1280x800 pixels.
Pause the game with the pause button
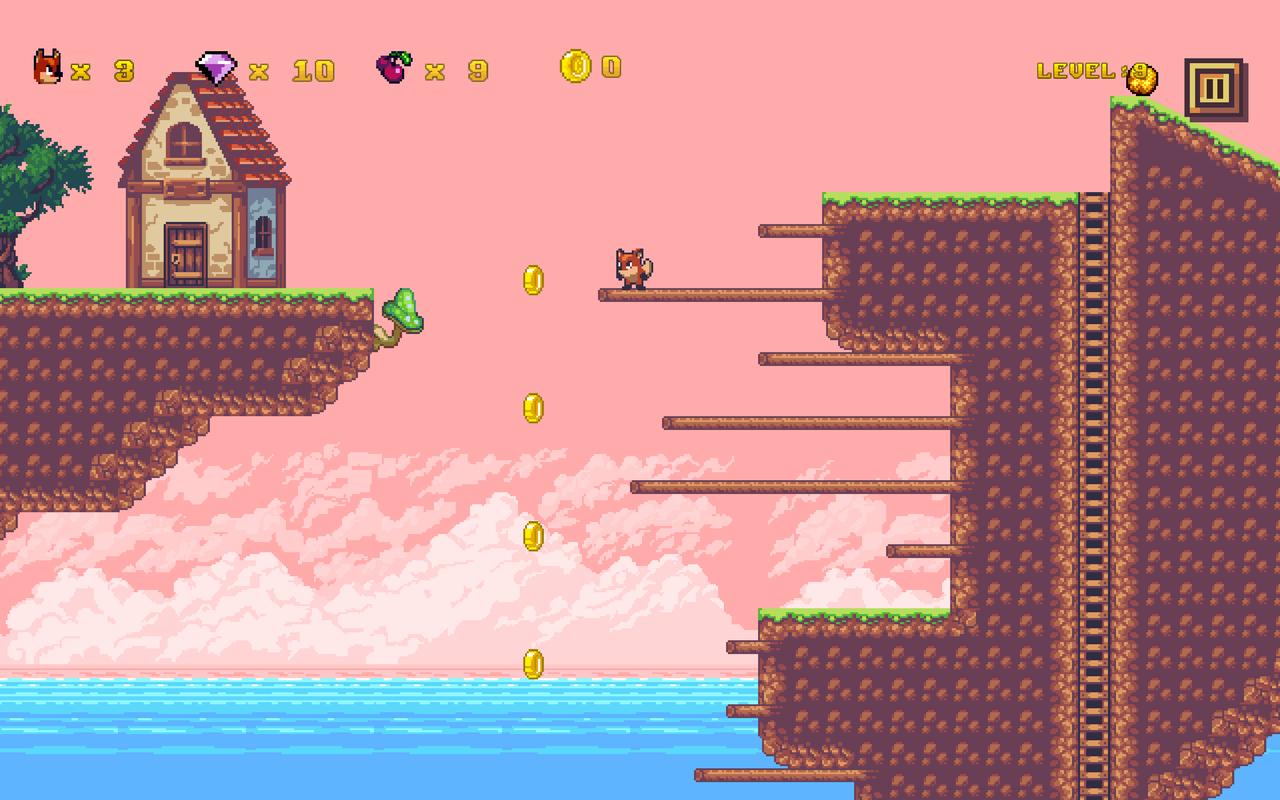pos(1213,89)
